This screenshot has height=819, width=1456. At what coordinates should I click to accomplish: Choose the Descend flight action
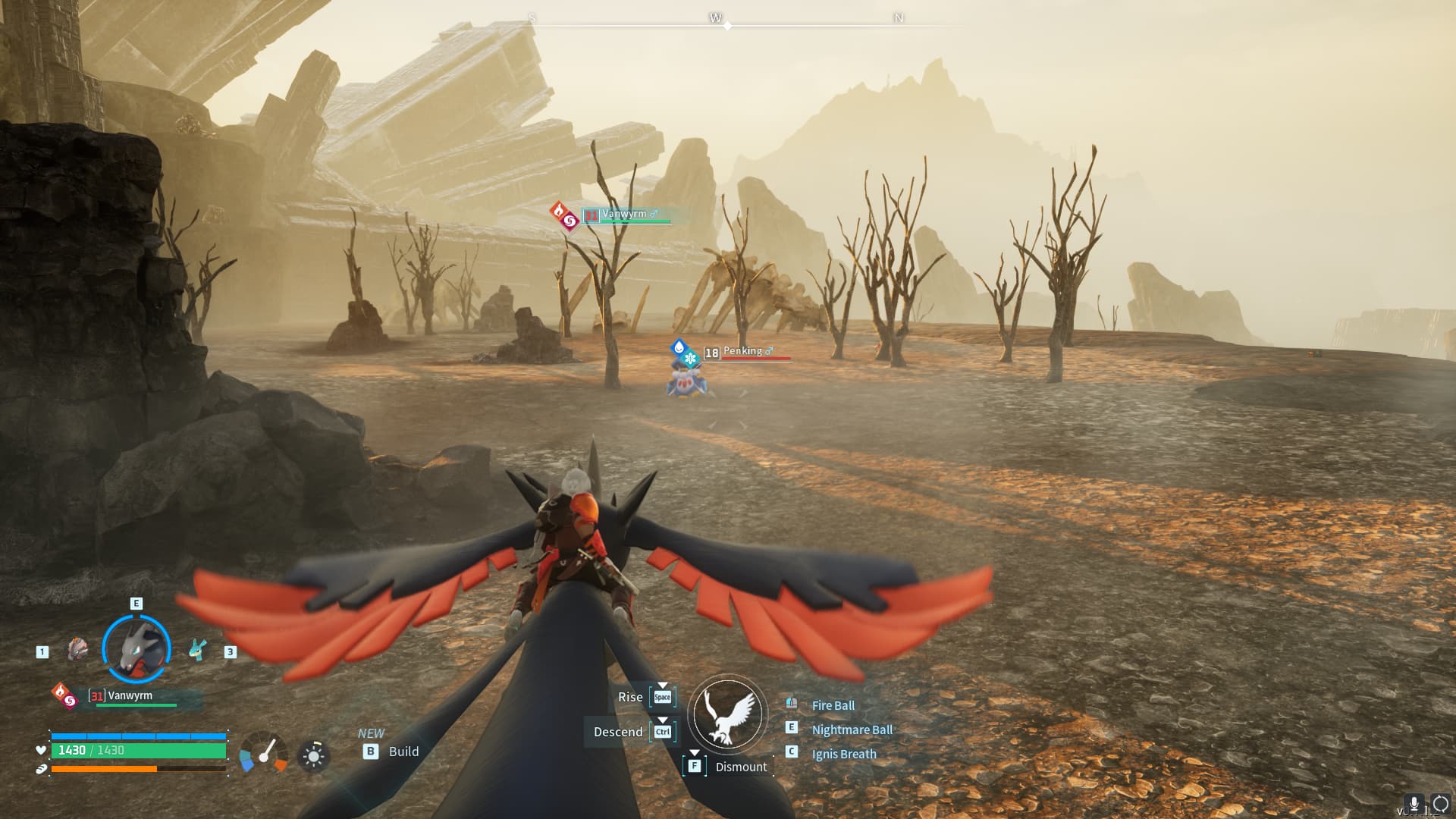click(618, 732)
